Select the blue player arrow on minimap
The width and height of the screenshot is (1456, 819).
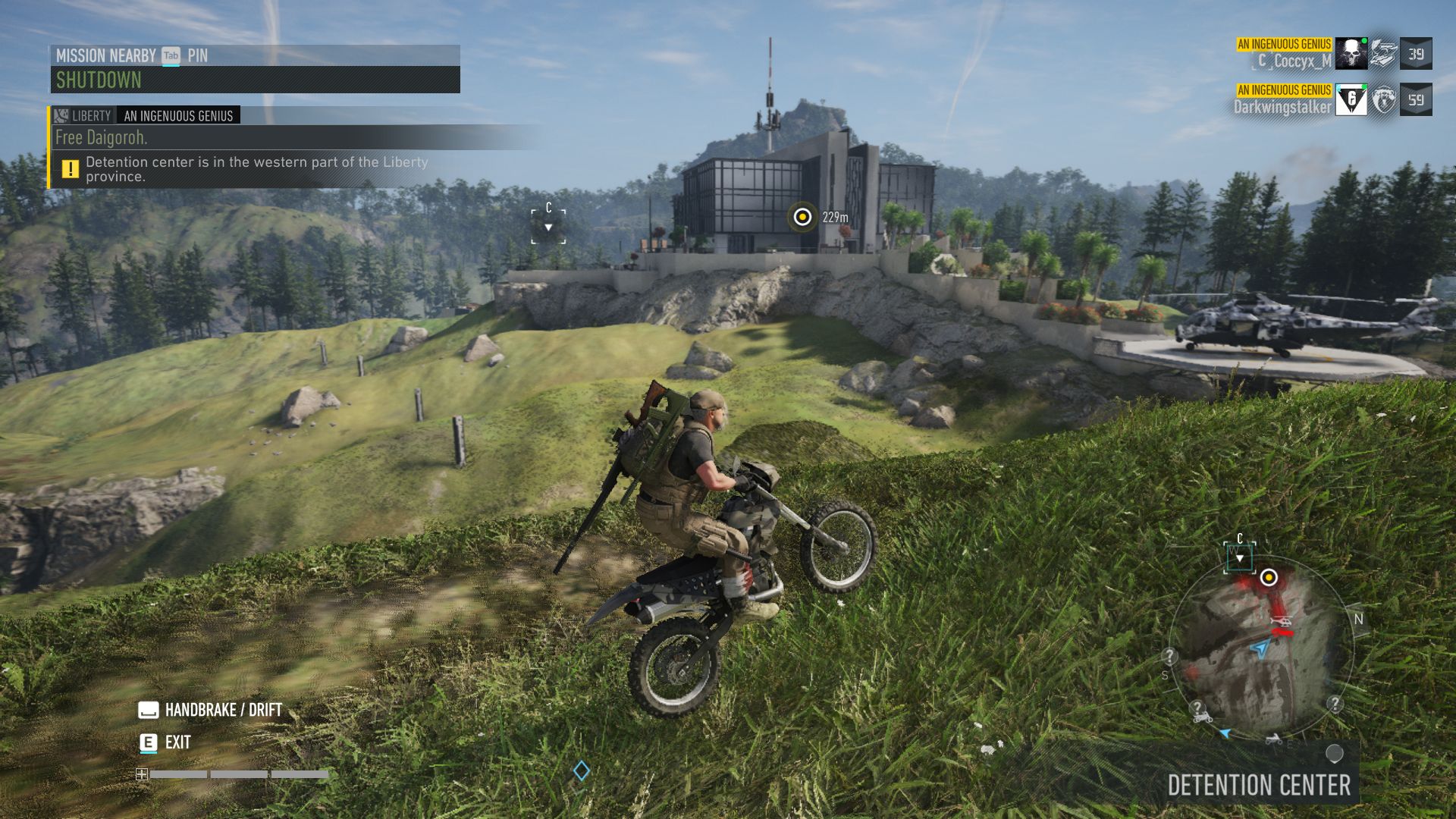pos(1260,649)
